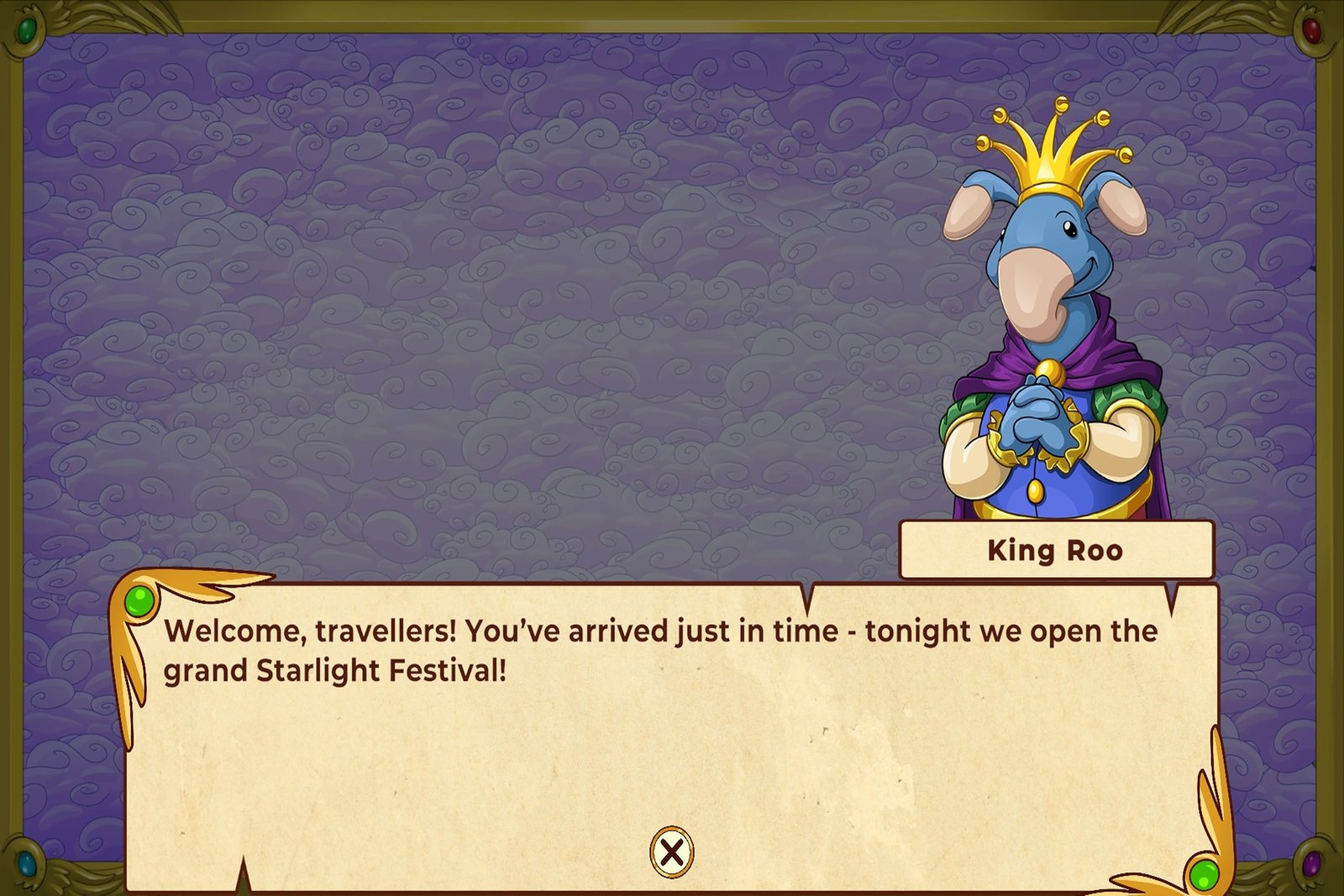Click the King Roo name plate

click(1057, 548)
